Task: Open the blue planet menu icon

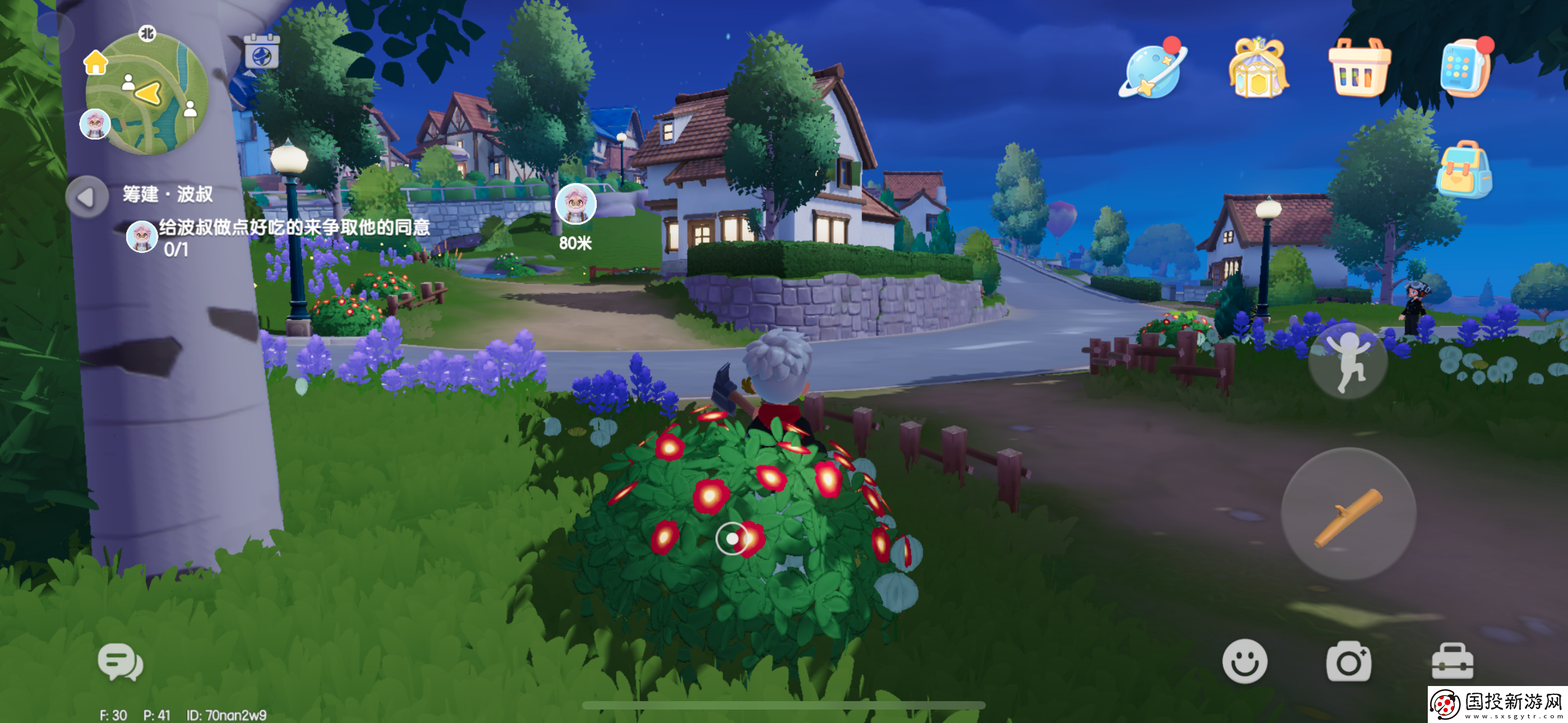Action: click(1153, 70)
